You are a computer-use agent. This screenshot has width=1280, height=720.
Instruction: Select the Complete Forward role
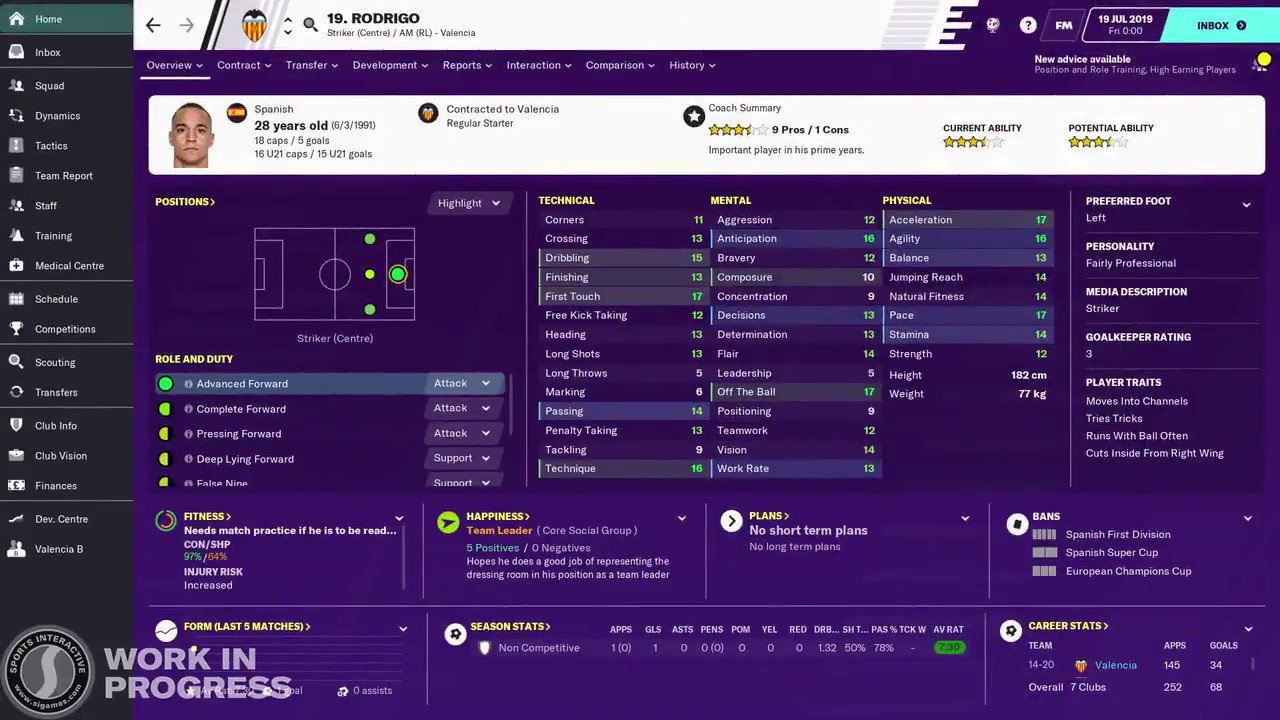241,408
